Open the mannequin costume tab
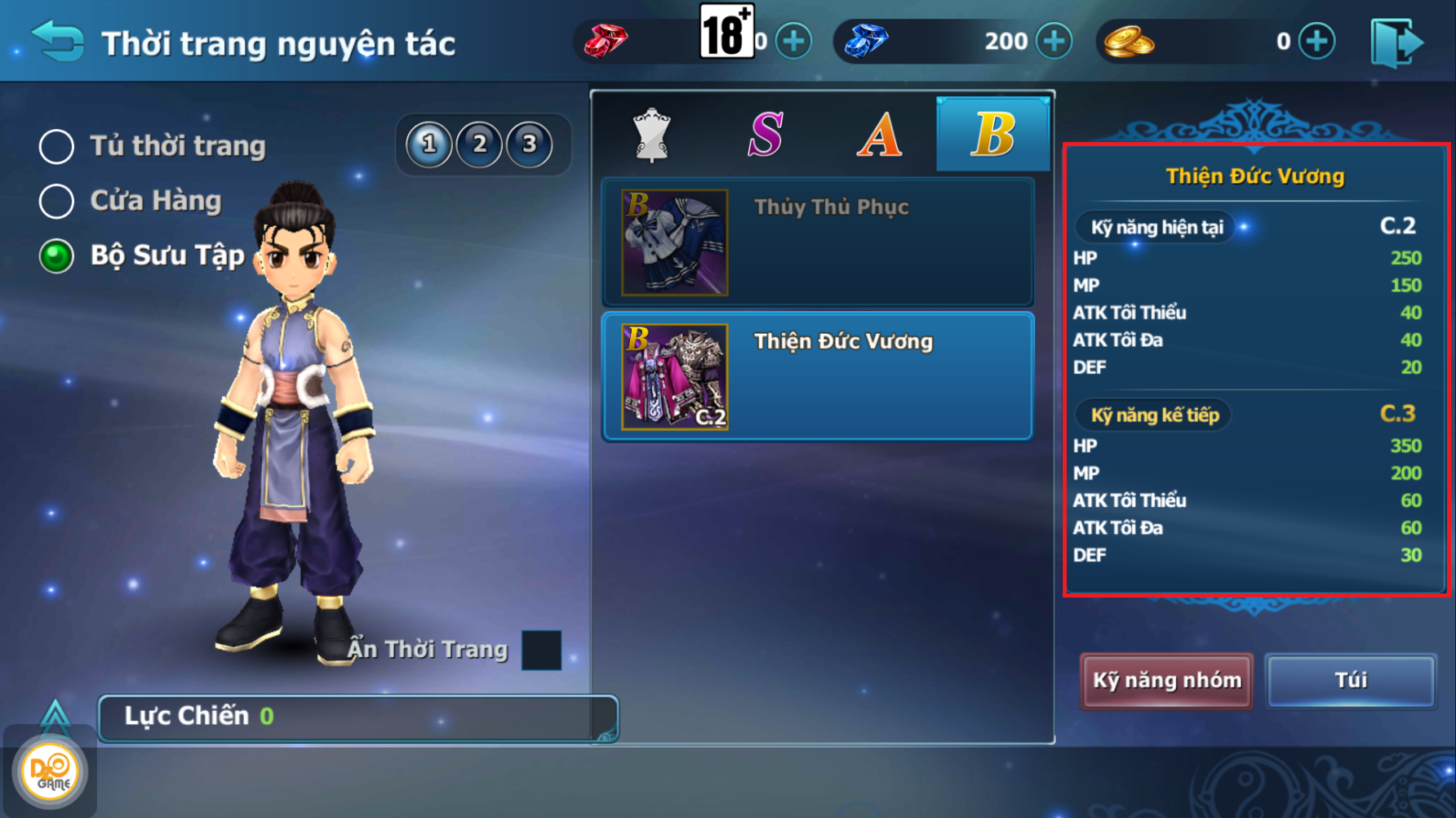 click(651, 135)
